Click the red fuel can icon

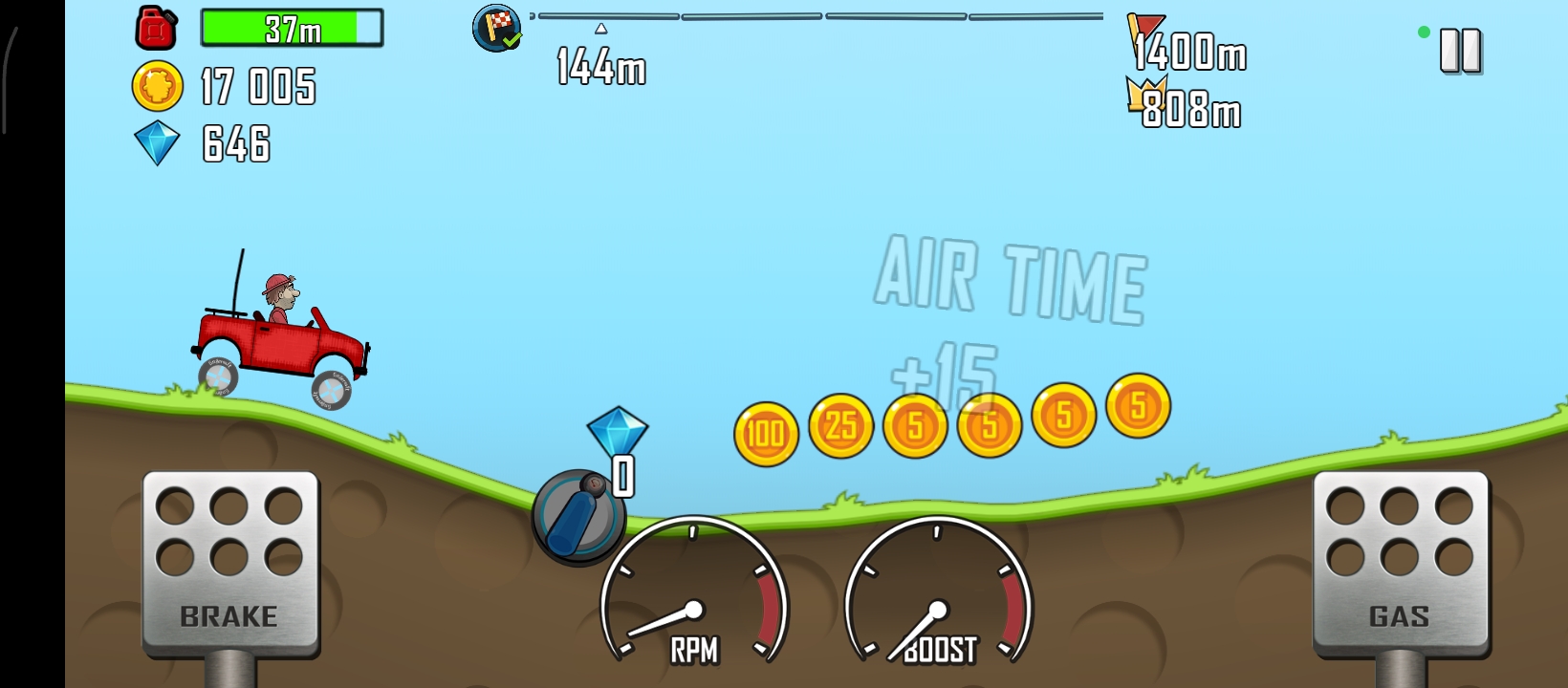pyautogui.click(x=154, y=28)
